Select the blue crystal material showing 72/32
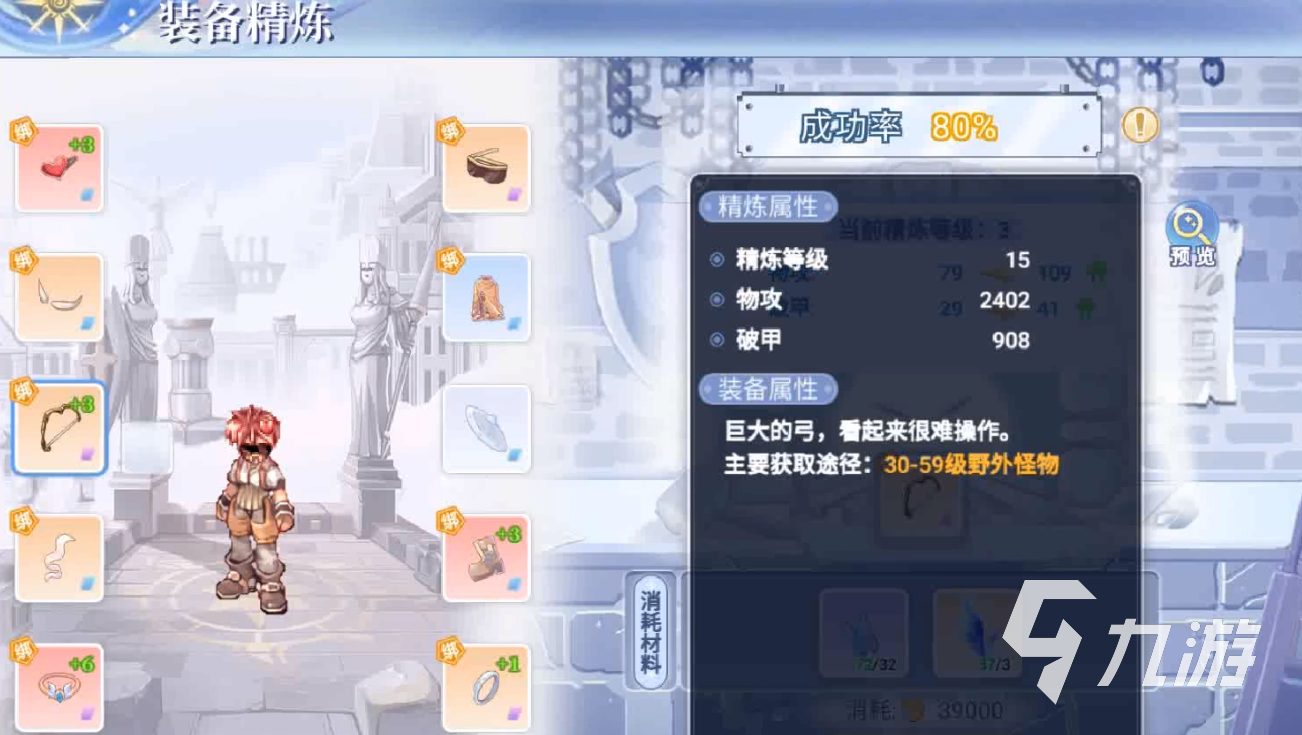Viewport: 1302px width, 735px height. tap(866, 632)
